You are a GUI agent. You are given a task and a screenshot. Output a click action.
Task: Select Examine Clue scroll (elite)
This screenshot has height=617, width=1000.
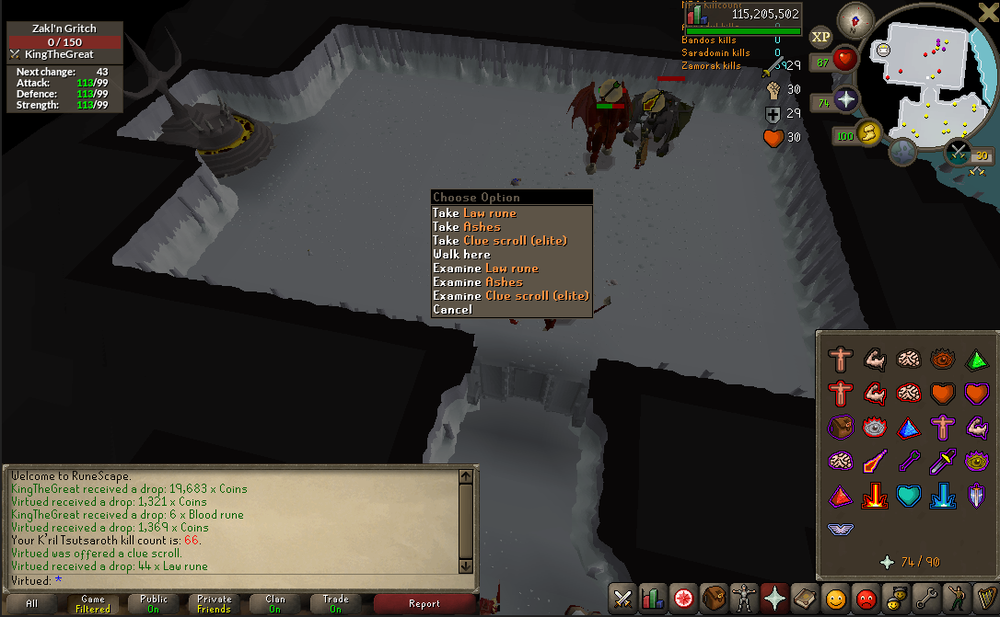tap(510, 296)
